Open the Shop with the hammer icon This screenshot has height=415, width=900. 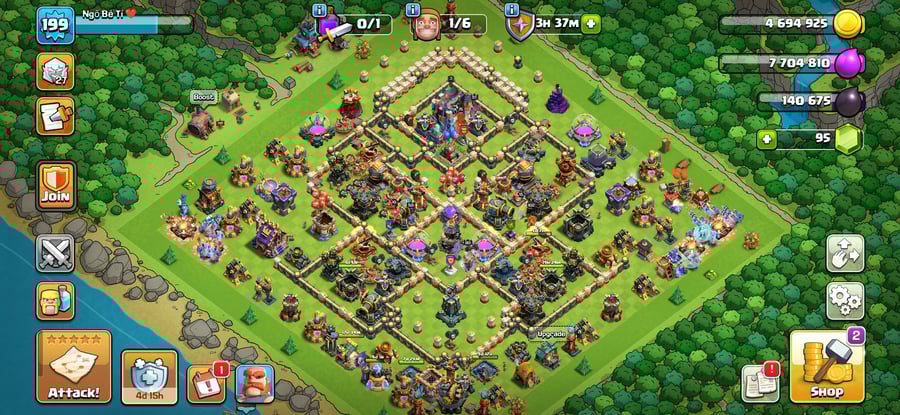826,367
